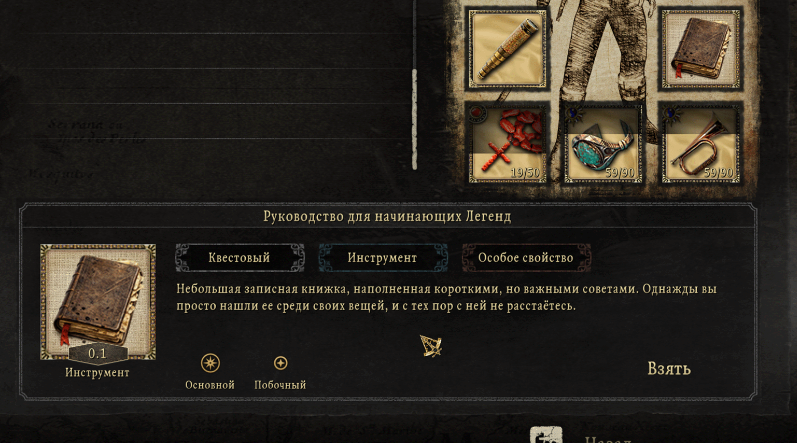Click the large book thumbnail in the description panel

97,301
